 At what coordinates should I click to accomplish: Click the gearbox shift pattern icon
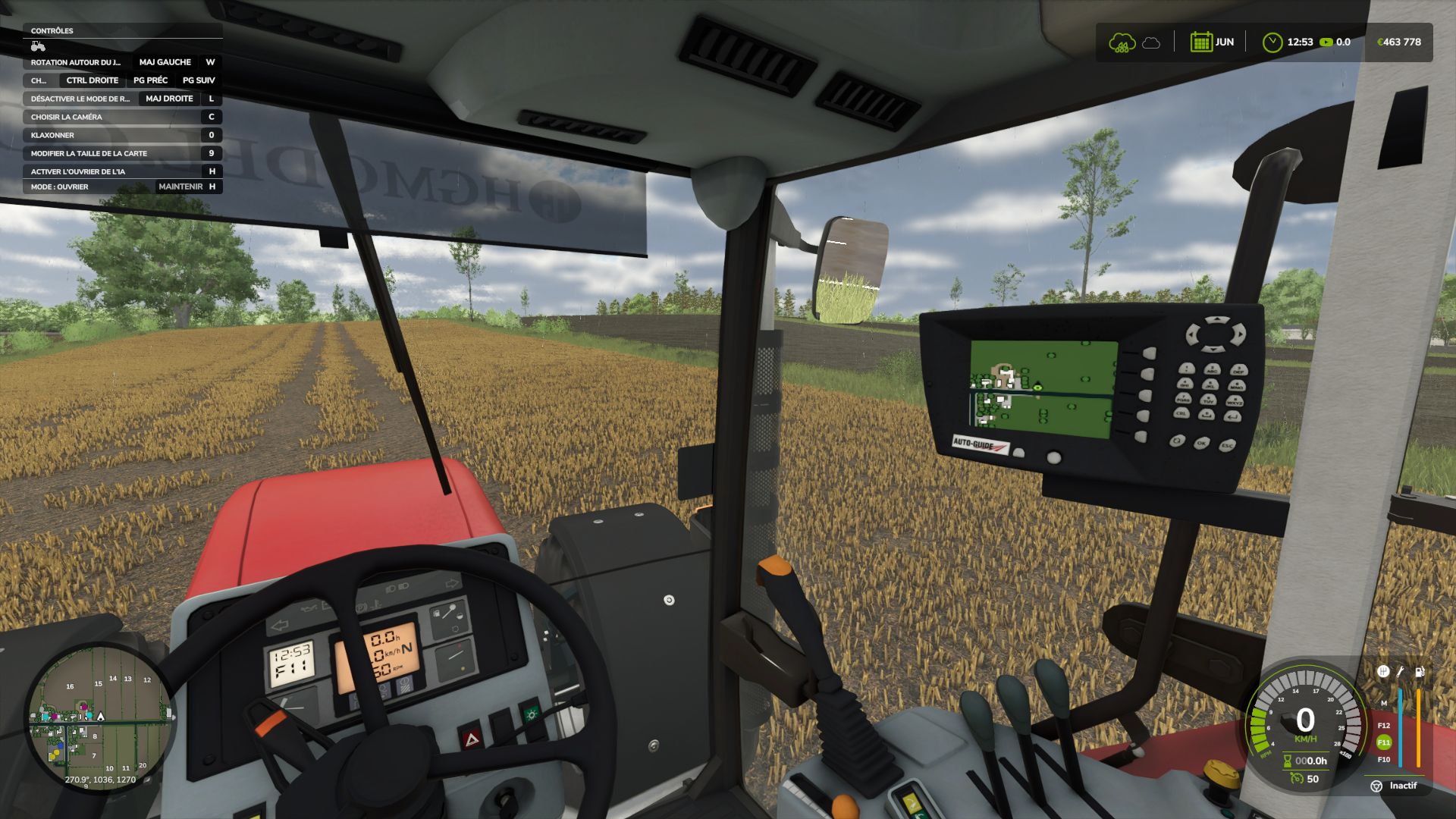[1383, 672]
